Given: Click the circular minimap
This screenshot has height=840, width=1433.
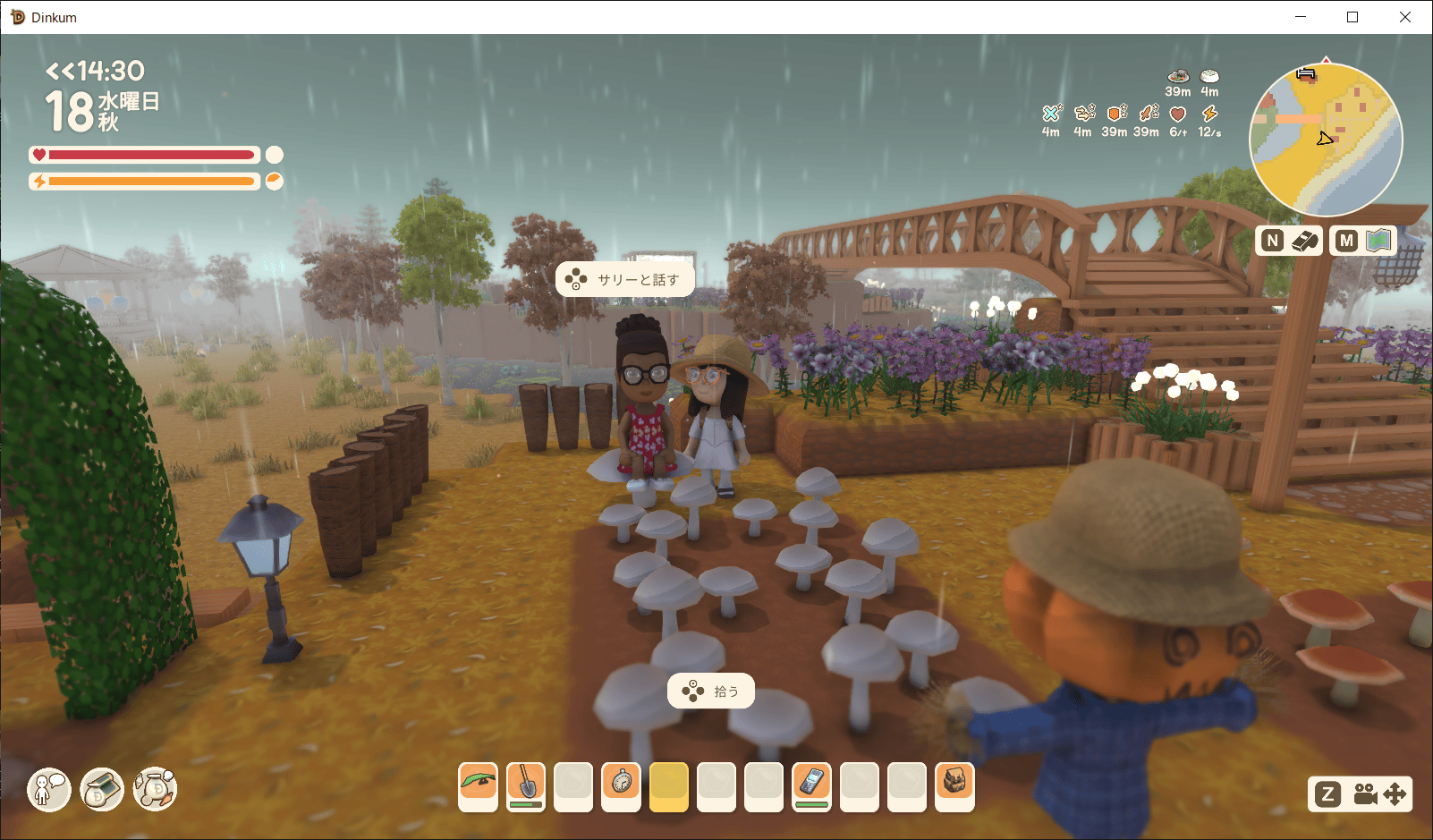Looking at the screenshot, I should [1326, 140].
